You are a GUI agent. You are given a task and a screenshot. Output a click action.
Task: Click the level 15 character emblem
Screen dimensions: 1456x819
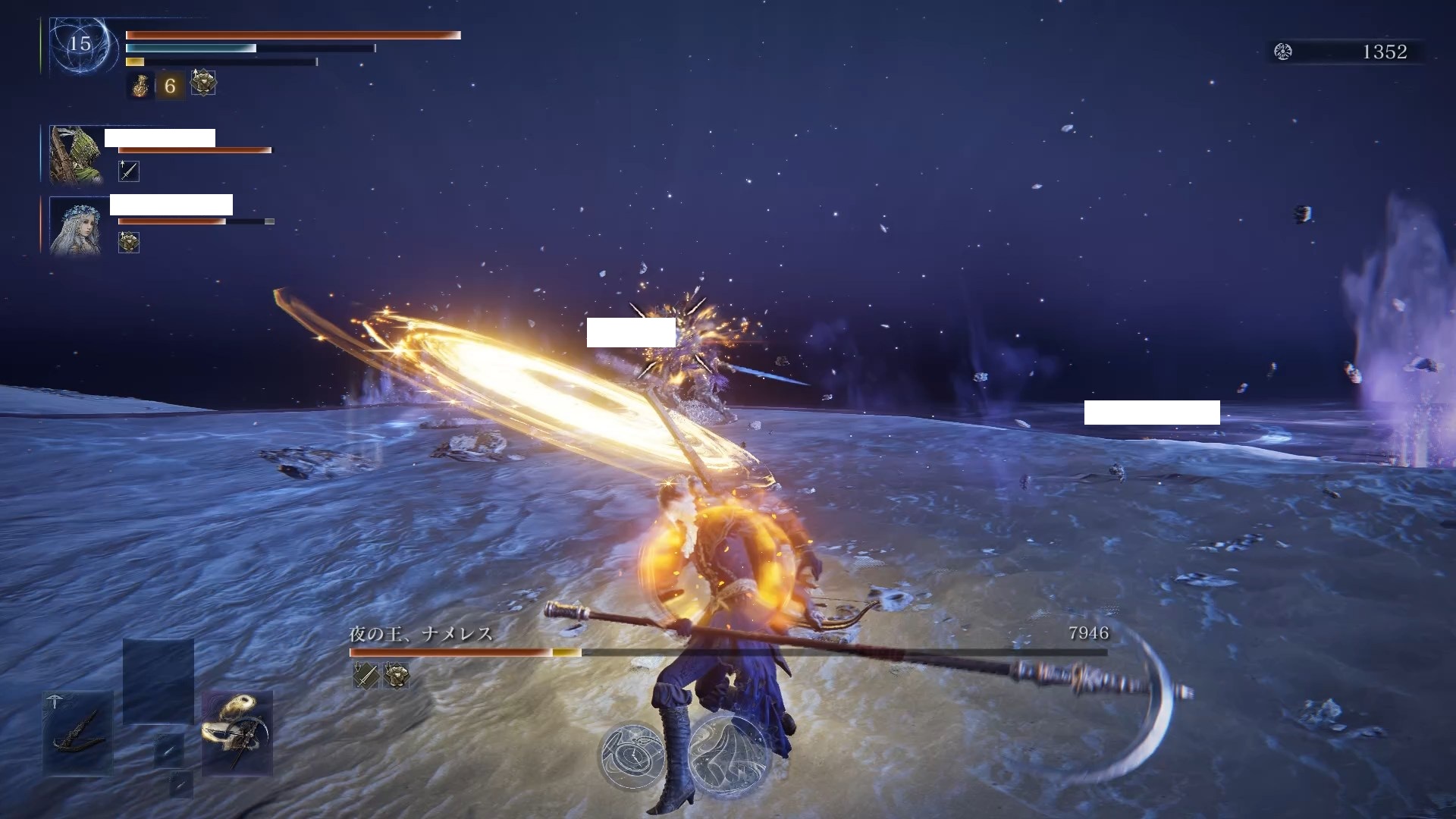80,45
